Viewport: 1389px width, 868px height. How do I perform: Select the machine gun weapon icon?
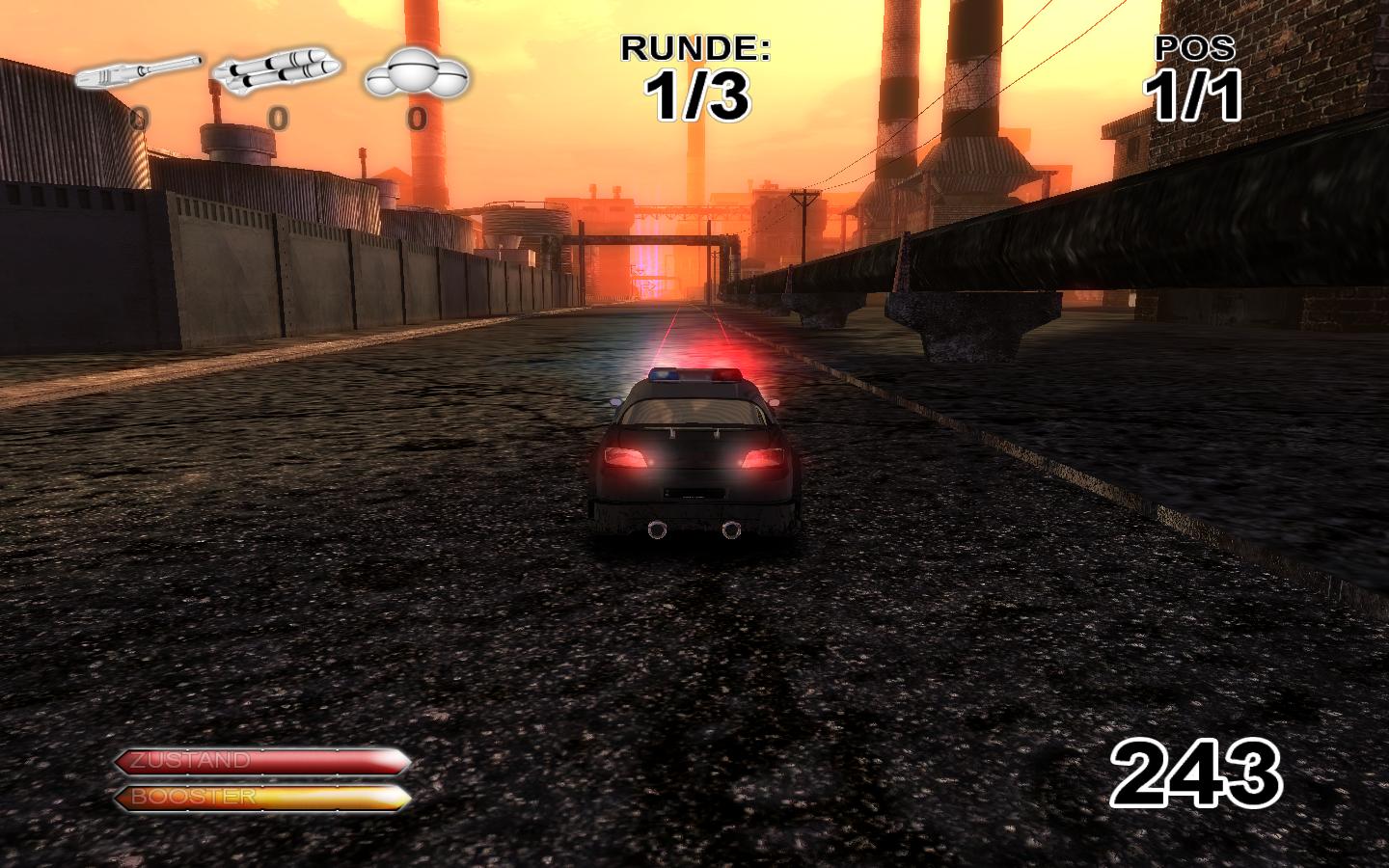click(138, 73)
